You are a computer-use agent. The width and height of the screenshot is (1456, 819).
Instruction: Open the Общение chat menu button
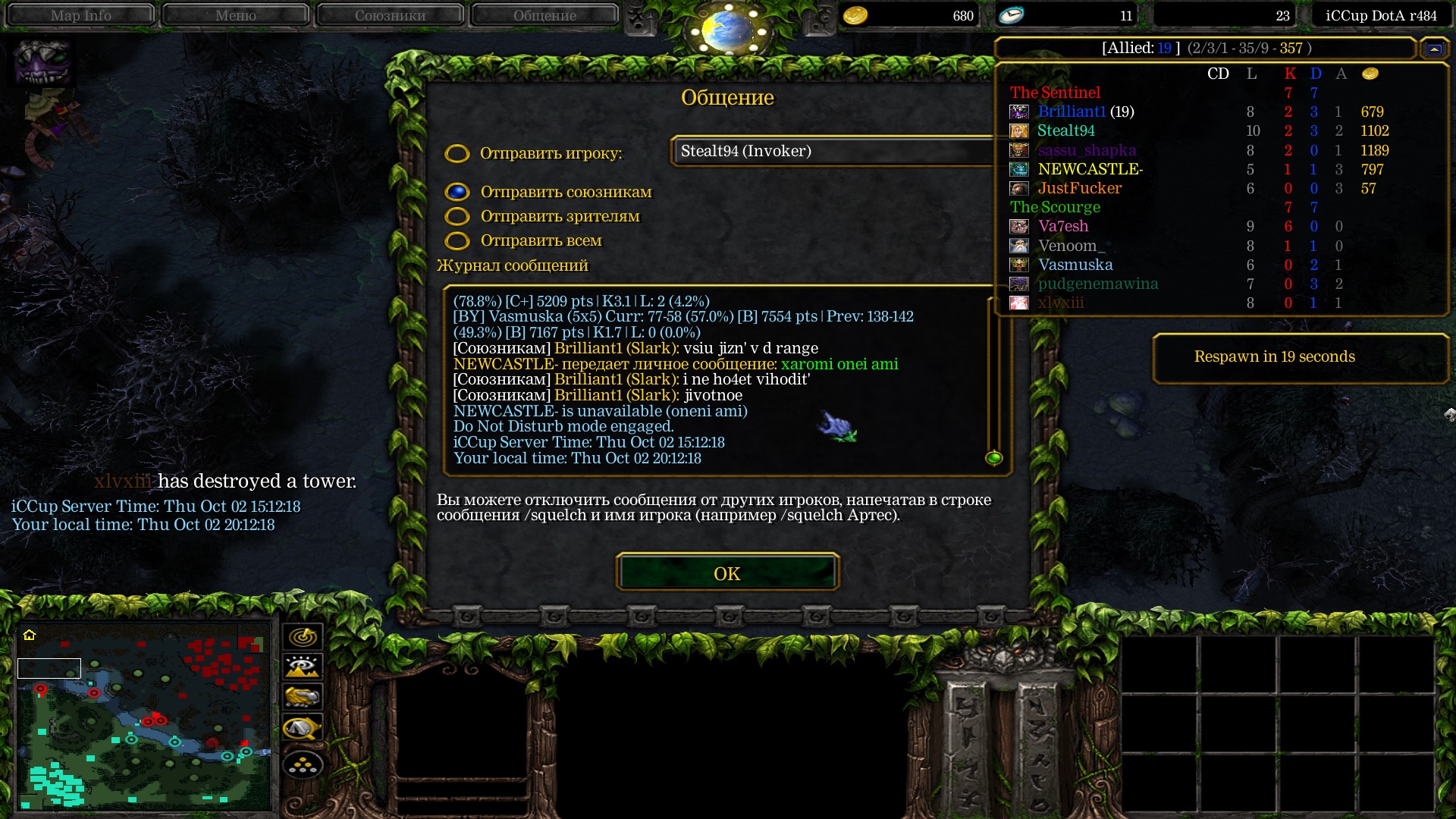(x=544, y=15)
